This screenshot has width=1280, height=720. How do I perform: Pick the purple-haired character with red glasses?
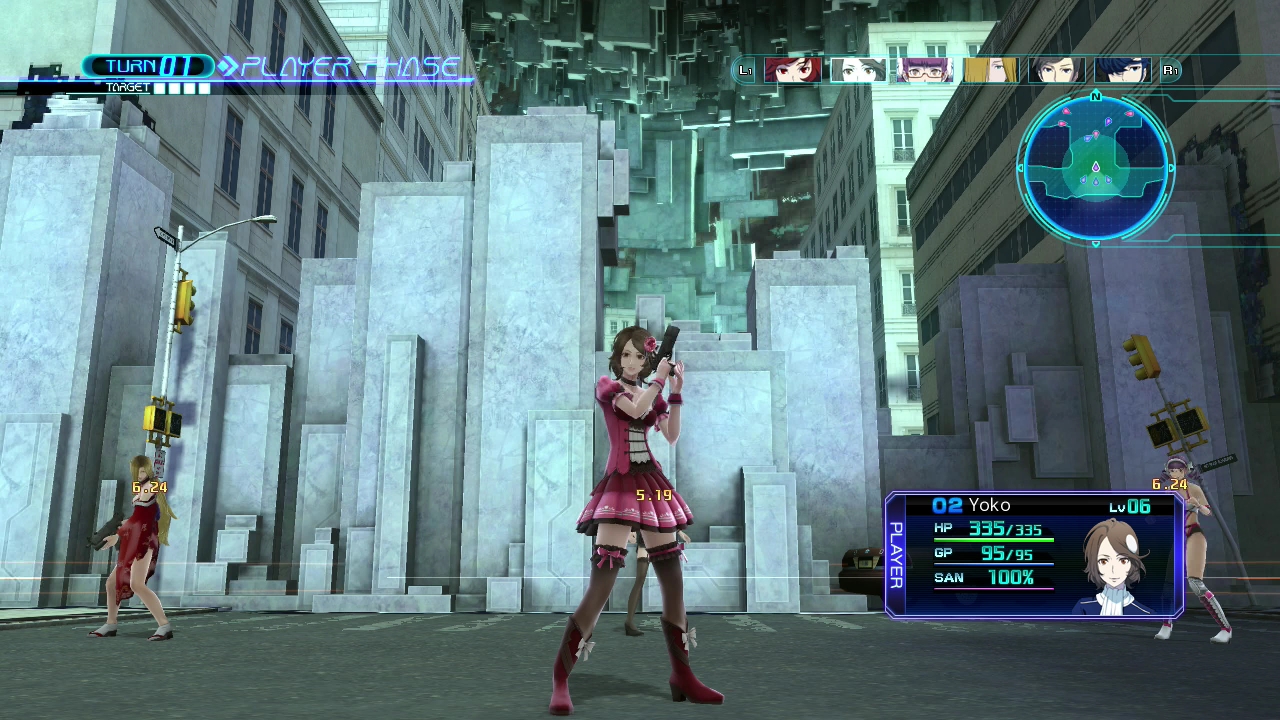[x=924, y=70]
